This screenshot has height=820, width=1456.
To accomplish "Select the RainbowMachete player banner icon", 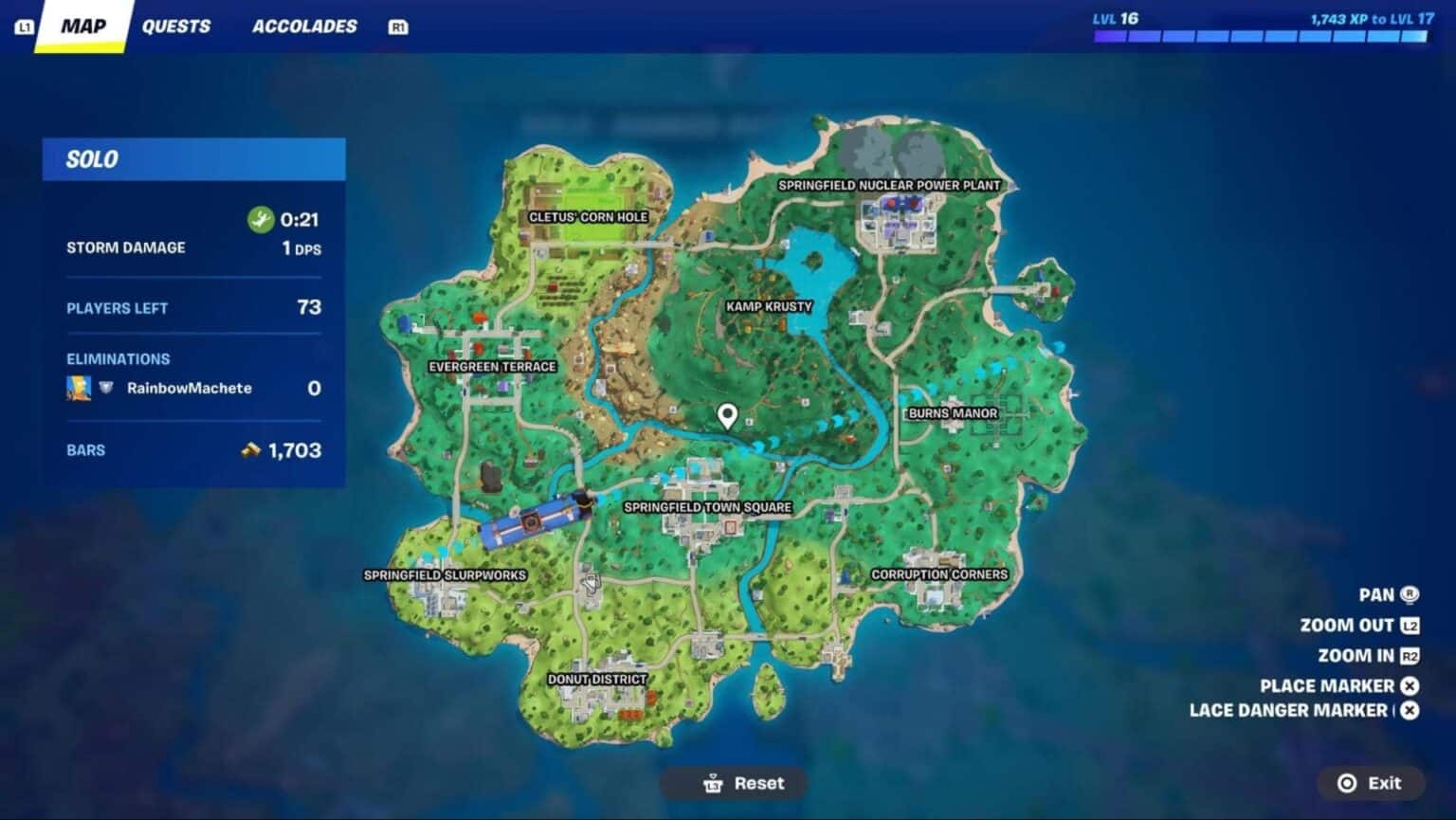I will [81, 388].
